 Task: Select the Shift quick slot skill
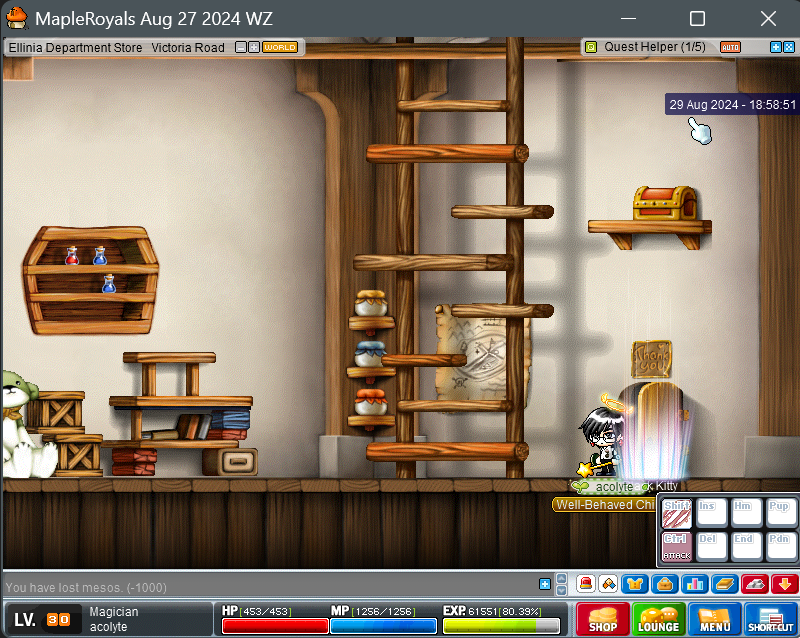pos(677,514)
